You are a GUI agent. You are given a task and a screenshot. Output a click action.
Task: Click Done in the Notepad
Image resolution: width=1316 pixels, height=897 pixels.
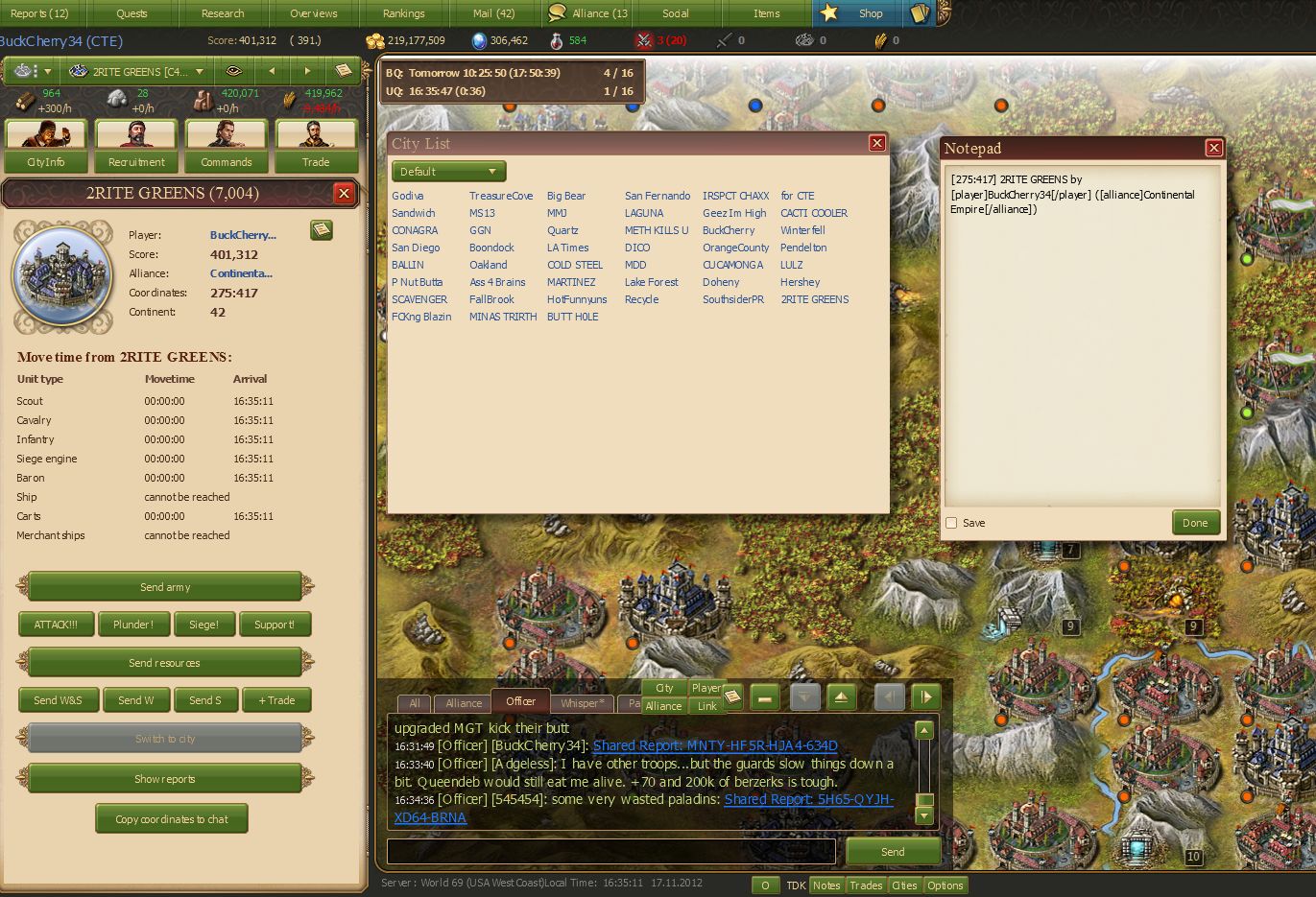pyautogui.click(x=1195, y=523)
